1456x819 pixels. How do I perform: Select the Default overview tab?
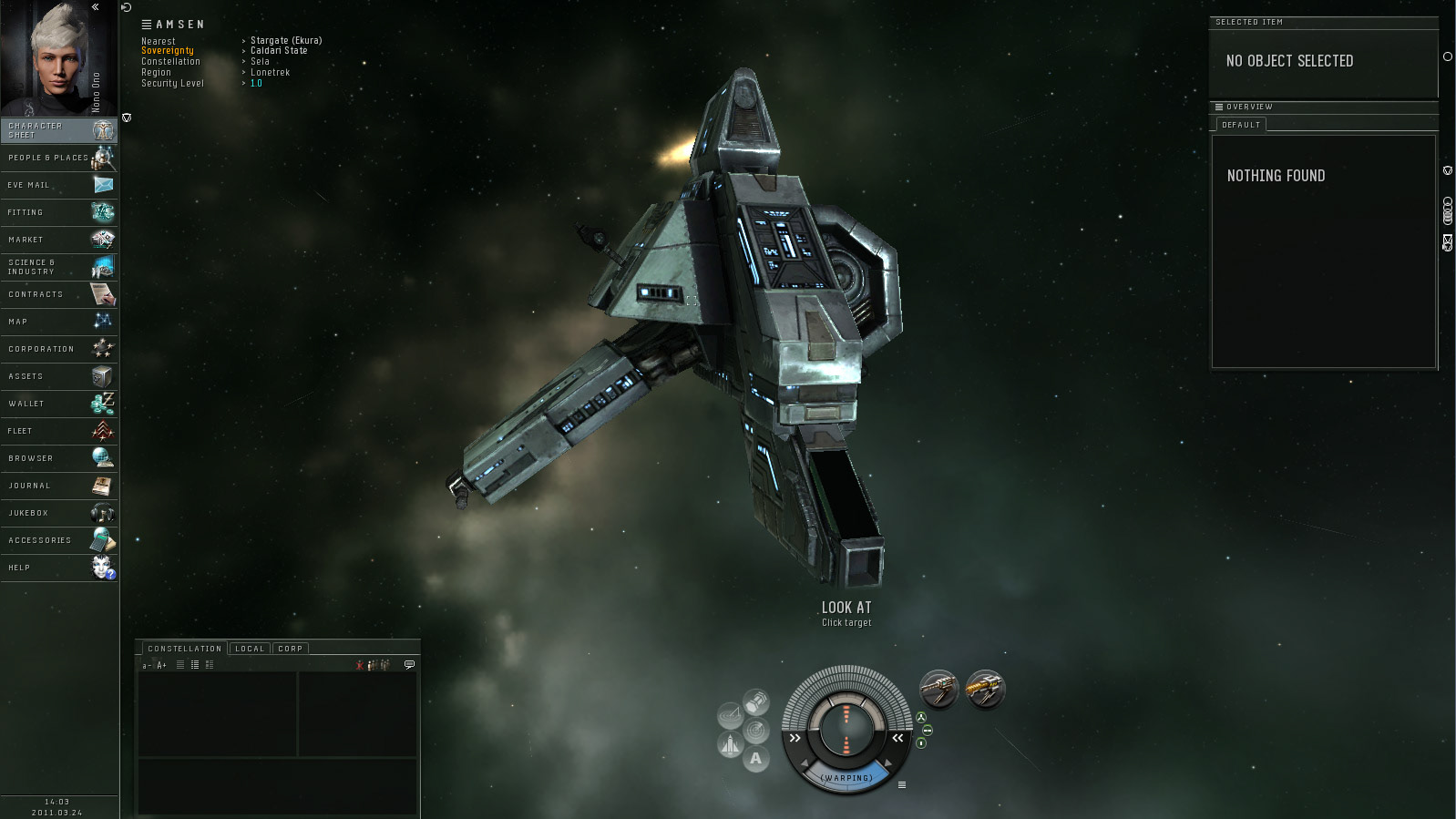click(1241, 125)
